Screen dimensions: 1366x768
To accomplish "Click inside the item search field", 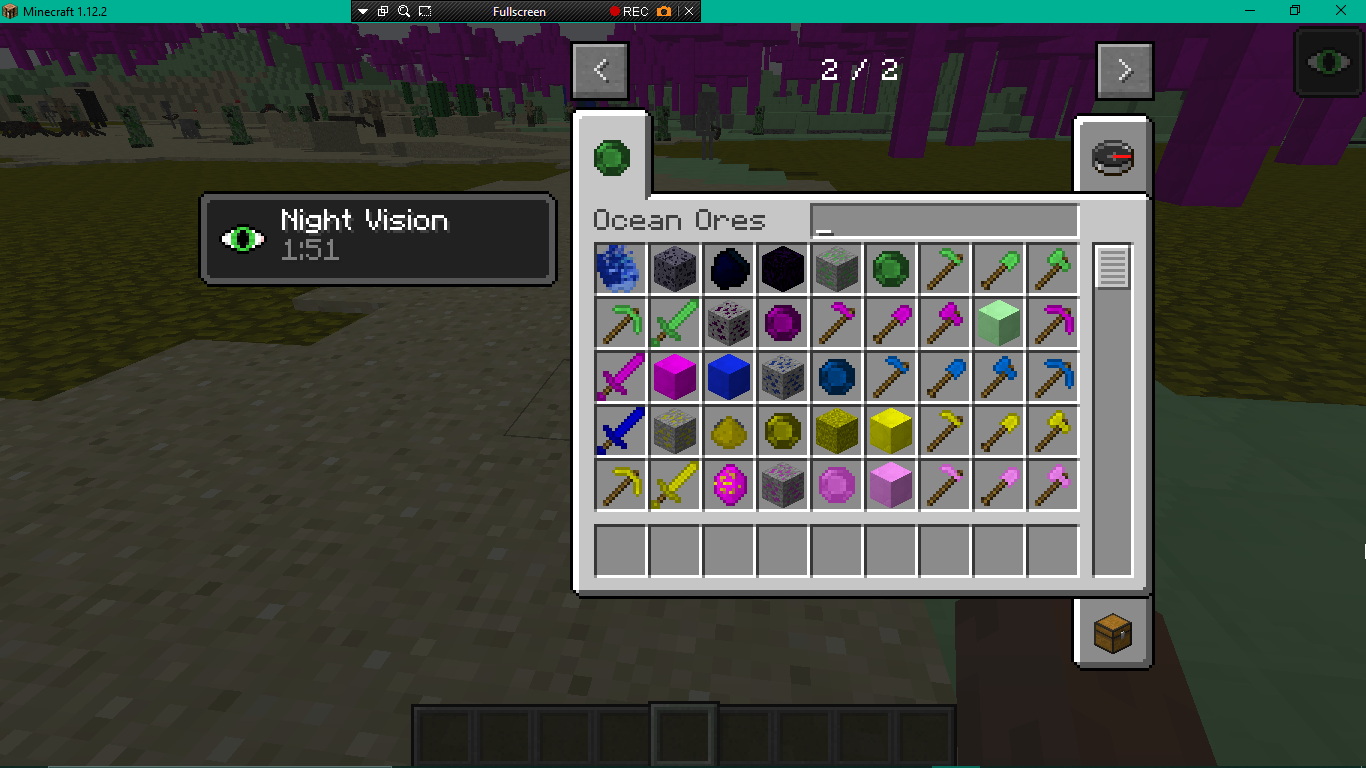I will 943,220.
